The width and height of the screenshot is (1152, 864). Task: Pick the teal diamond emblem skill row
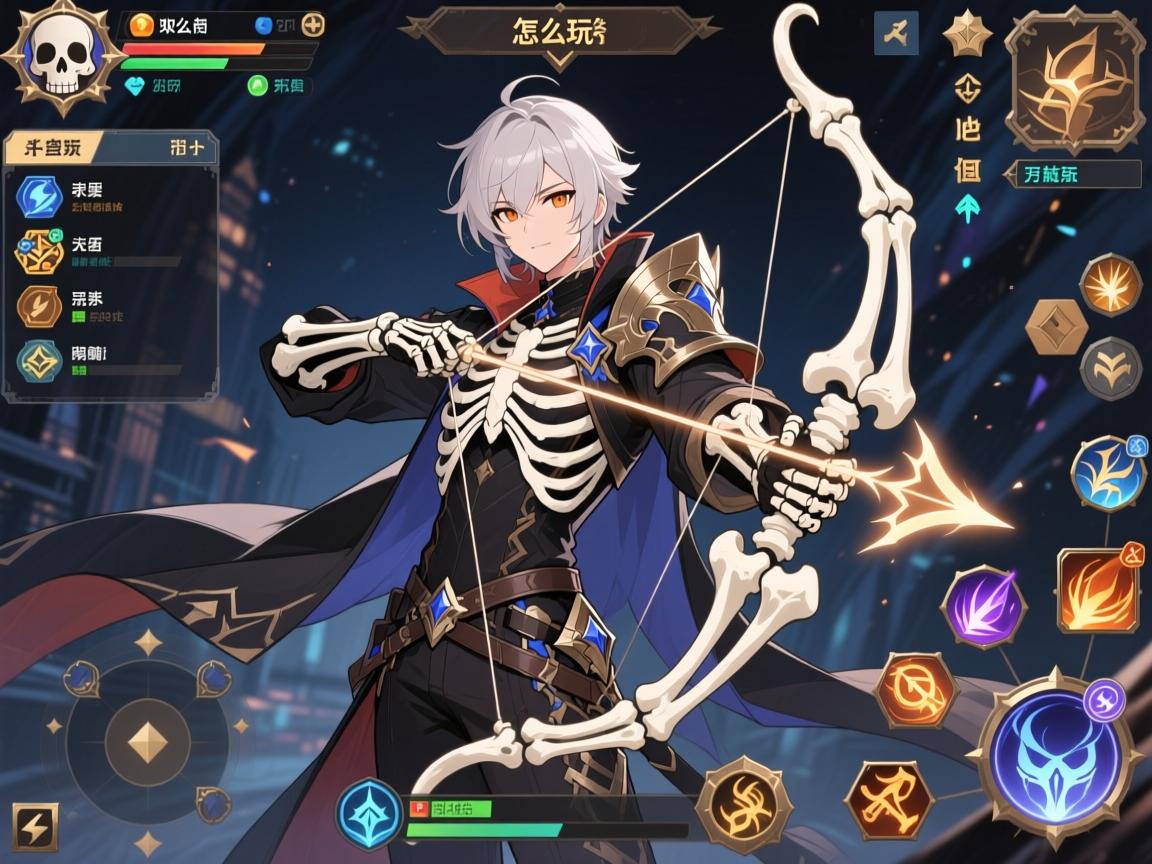(x=39, y=360)
